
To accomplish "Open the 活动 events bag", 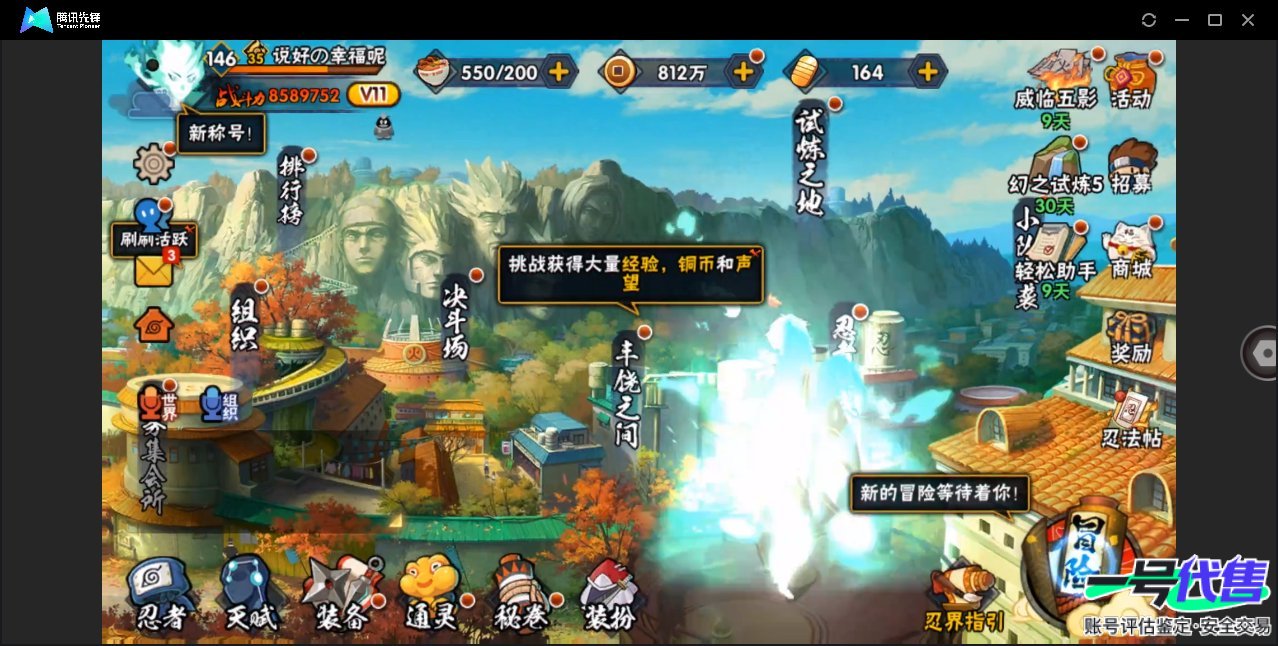I will [x=1131, y=80].
